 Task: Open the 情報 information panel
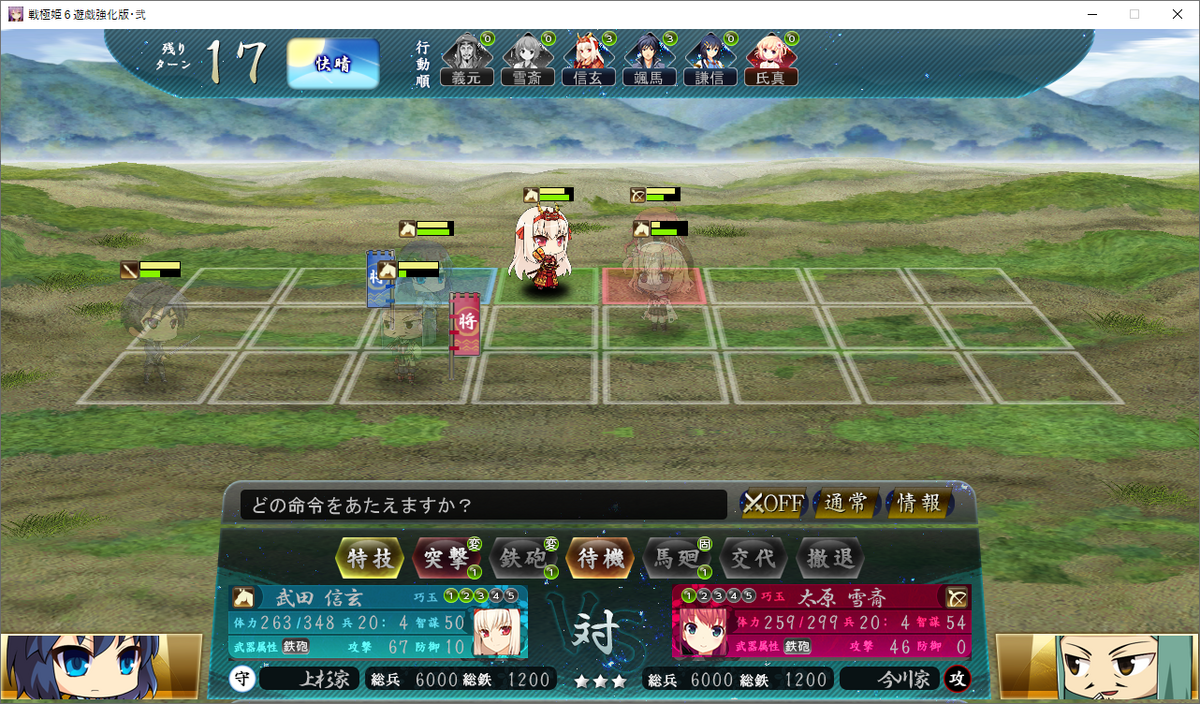(918, 503)
